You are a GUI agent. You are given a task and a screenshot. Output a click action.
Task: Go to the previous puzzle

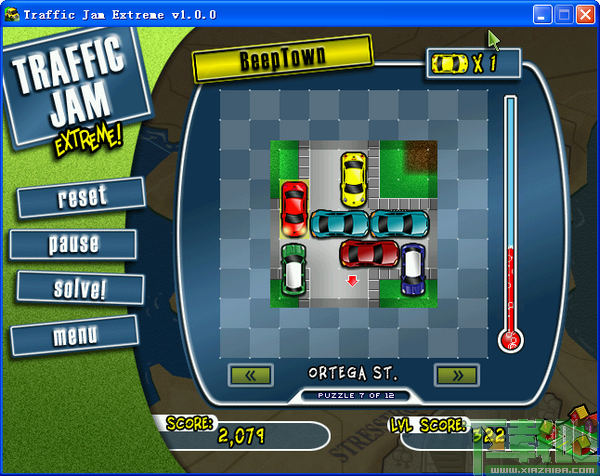pos(251,376)
